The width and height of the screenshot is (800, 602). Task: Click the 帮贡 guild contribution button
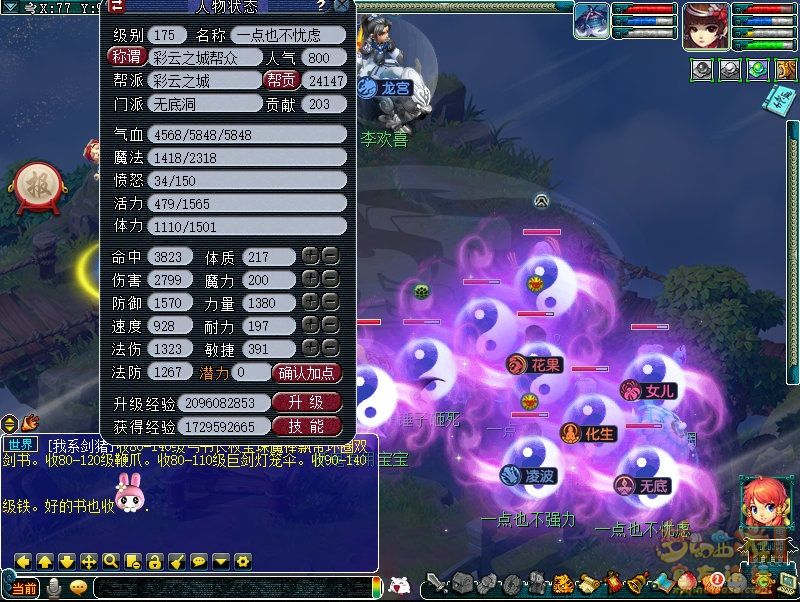point(281,80)
